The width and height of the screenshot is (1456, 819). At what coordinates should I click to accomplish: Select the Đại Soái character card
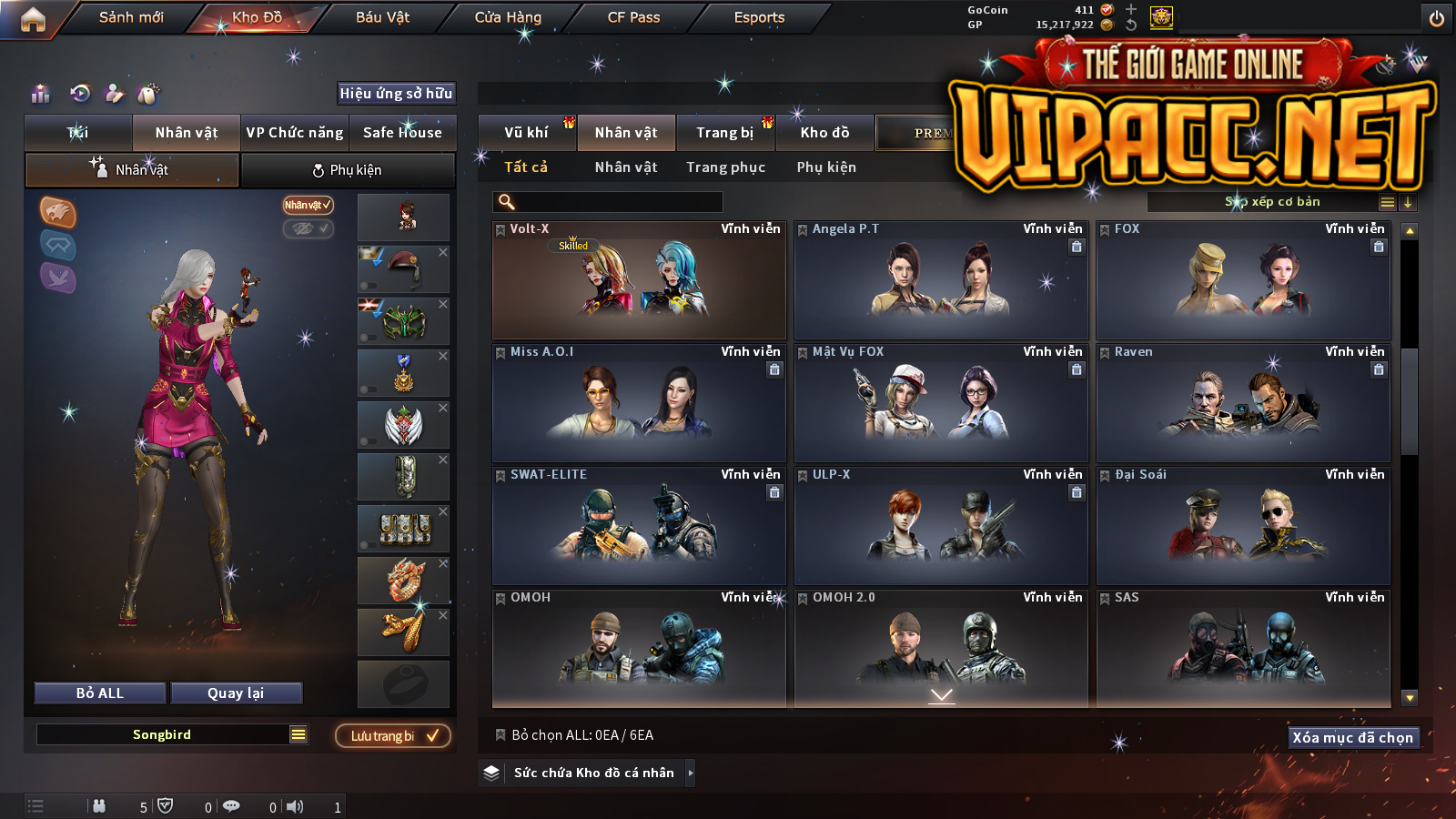tap(1243, 526)
